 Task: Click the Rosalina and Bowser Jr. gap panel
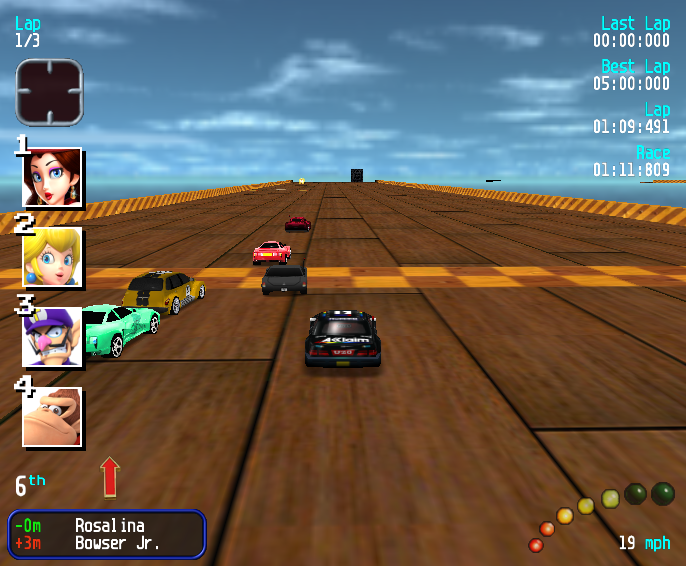107,534
